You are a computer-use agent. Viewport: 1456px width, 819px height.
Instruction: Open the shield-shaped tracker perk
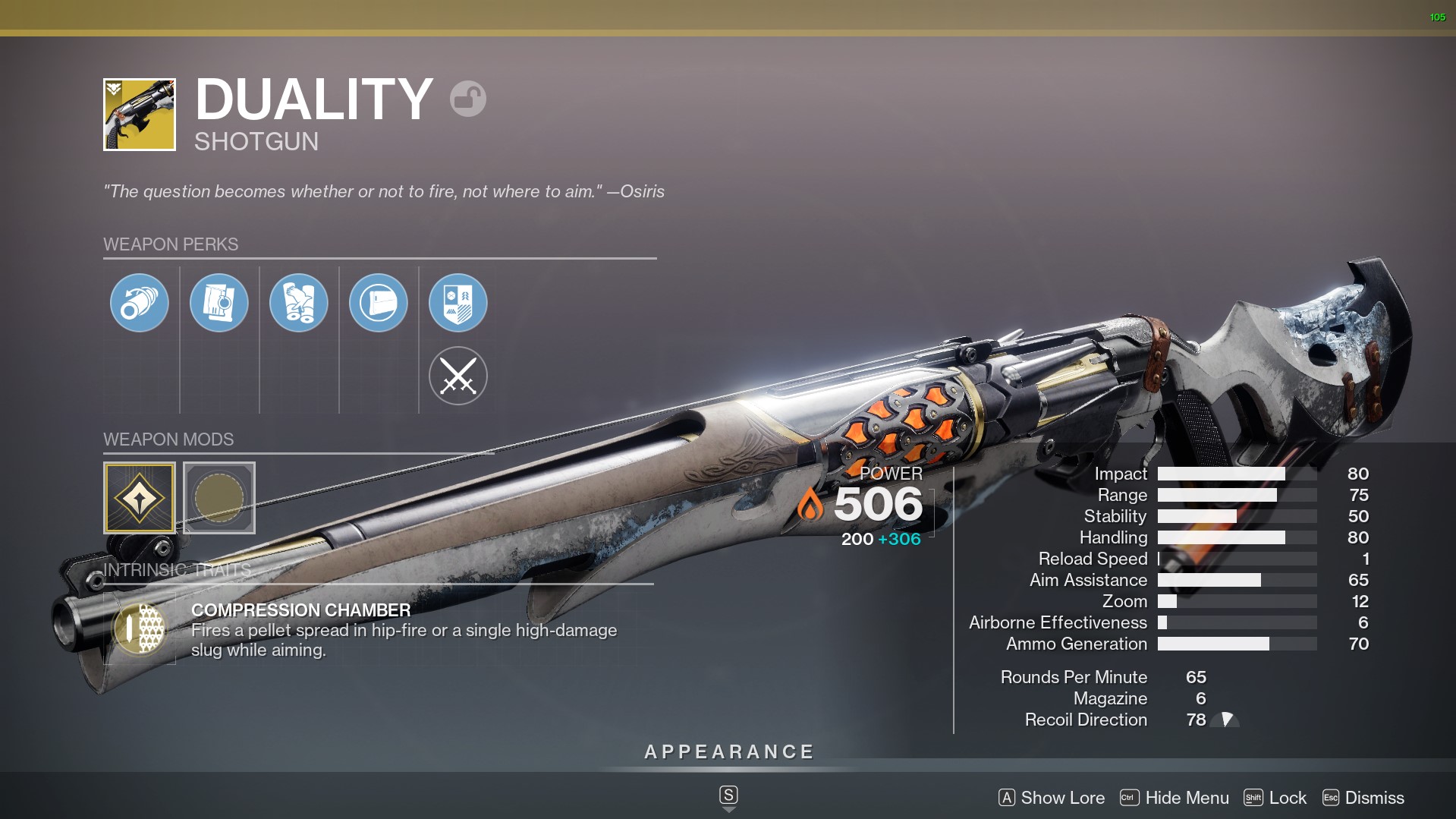pyautogui.click(x=458, y=303)
